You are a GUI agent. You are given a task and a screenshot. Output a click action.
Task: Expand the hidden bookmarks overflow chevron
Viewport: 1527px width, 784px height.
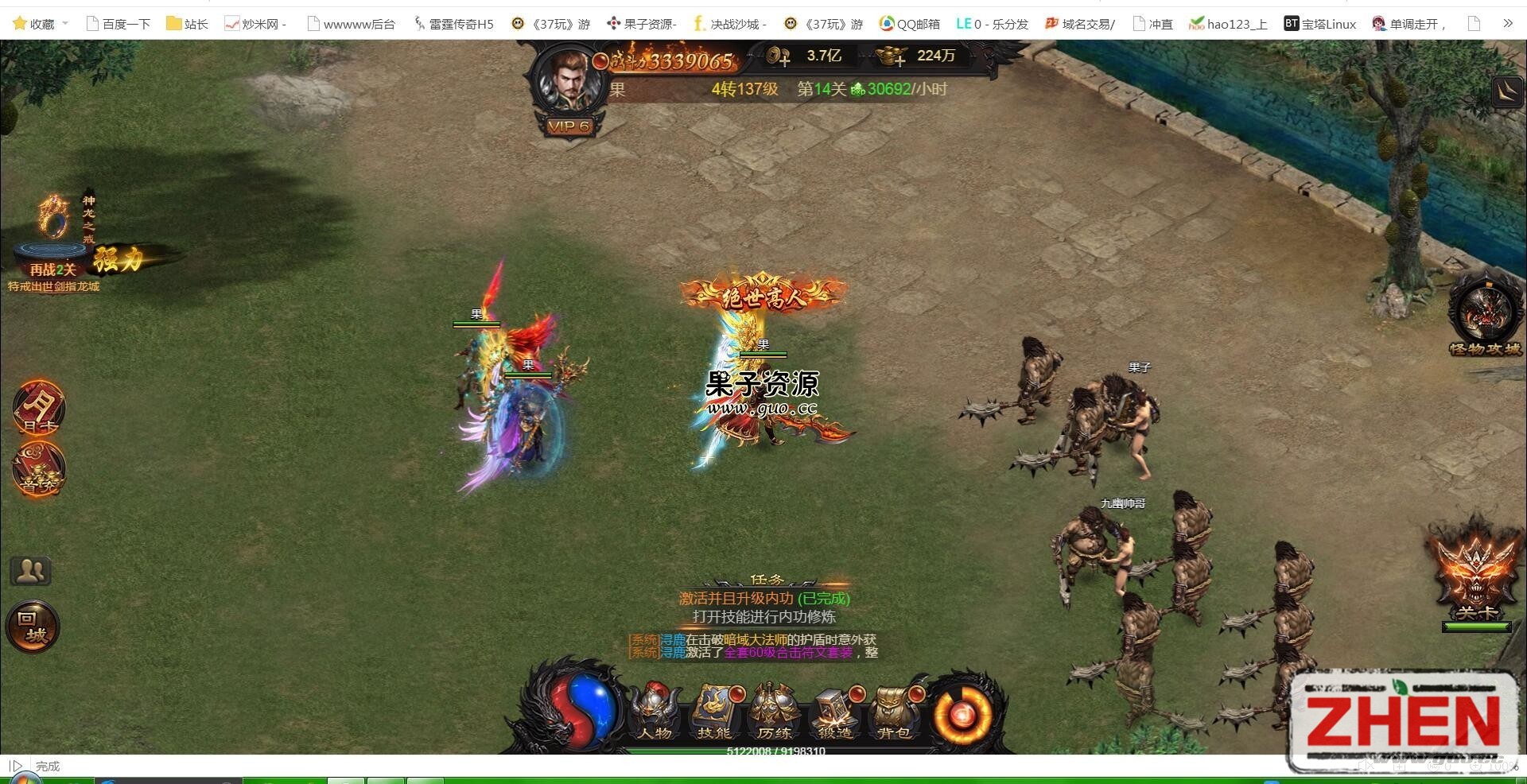click(x=1507, y=23)
